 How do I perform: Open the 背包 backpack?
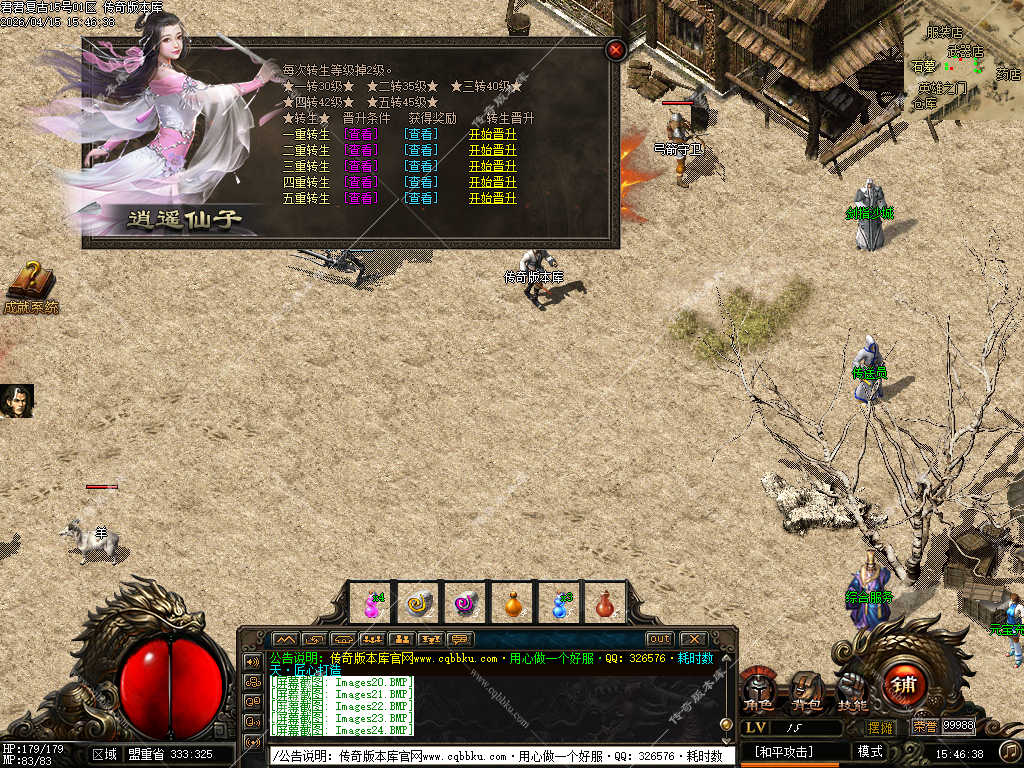click(x=806, y=690)
